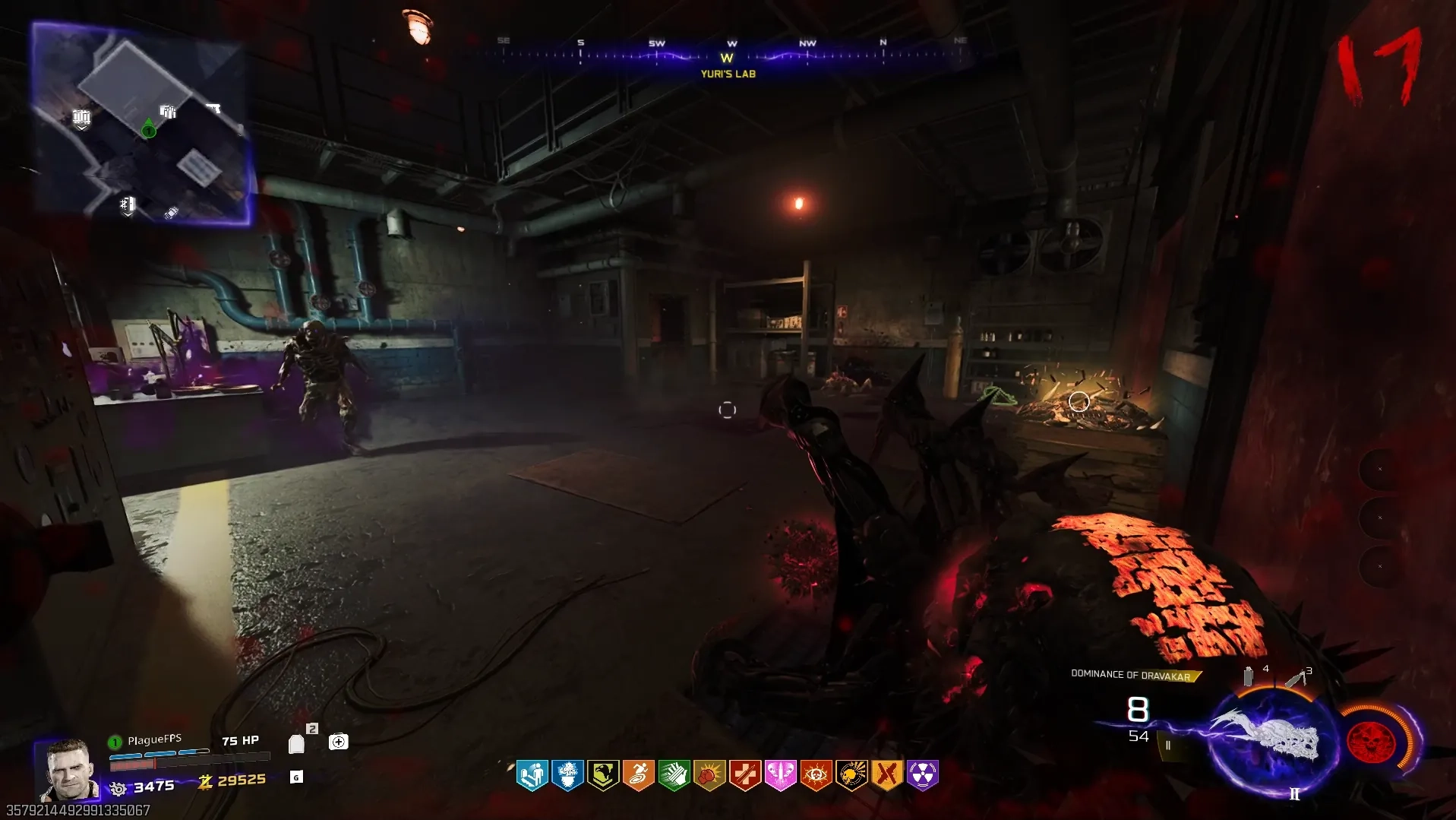
Task: Select the pink PhD Flopper perk icon
Action: click(780, 775)
